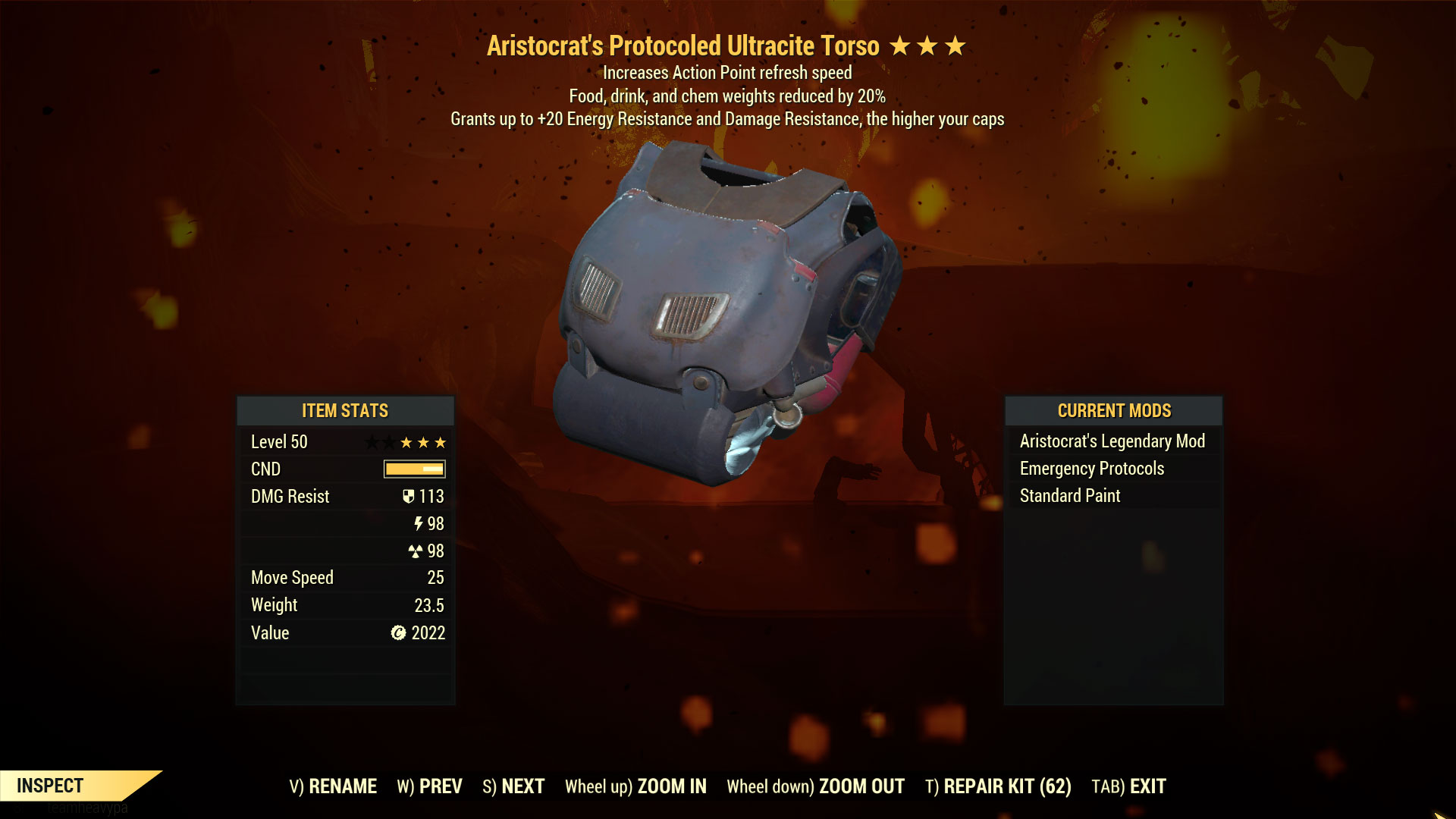
Task: Select the ITEM STATS panel header
Action: [x=344, y=410]
